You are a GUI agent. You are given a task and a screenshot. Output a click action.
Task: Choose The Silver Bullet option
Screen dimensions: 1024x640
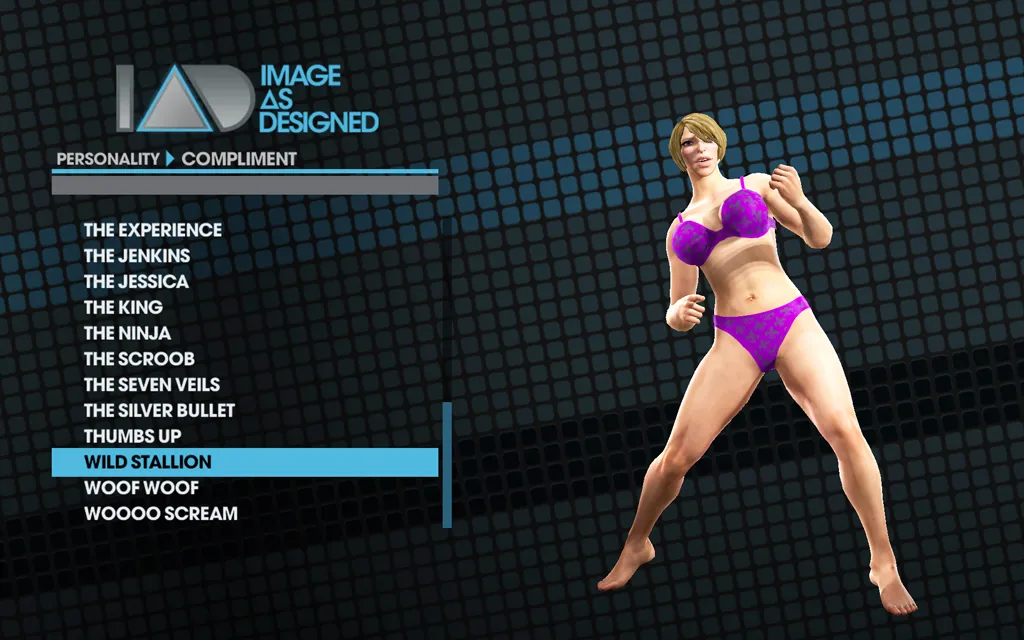(160, 411)
